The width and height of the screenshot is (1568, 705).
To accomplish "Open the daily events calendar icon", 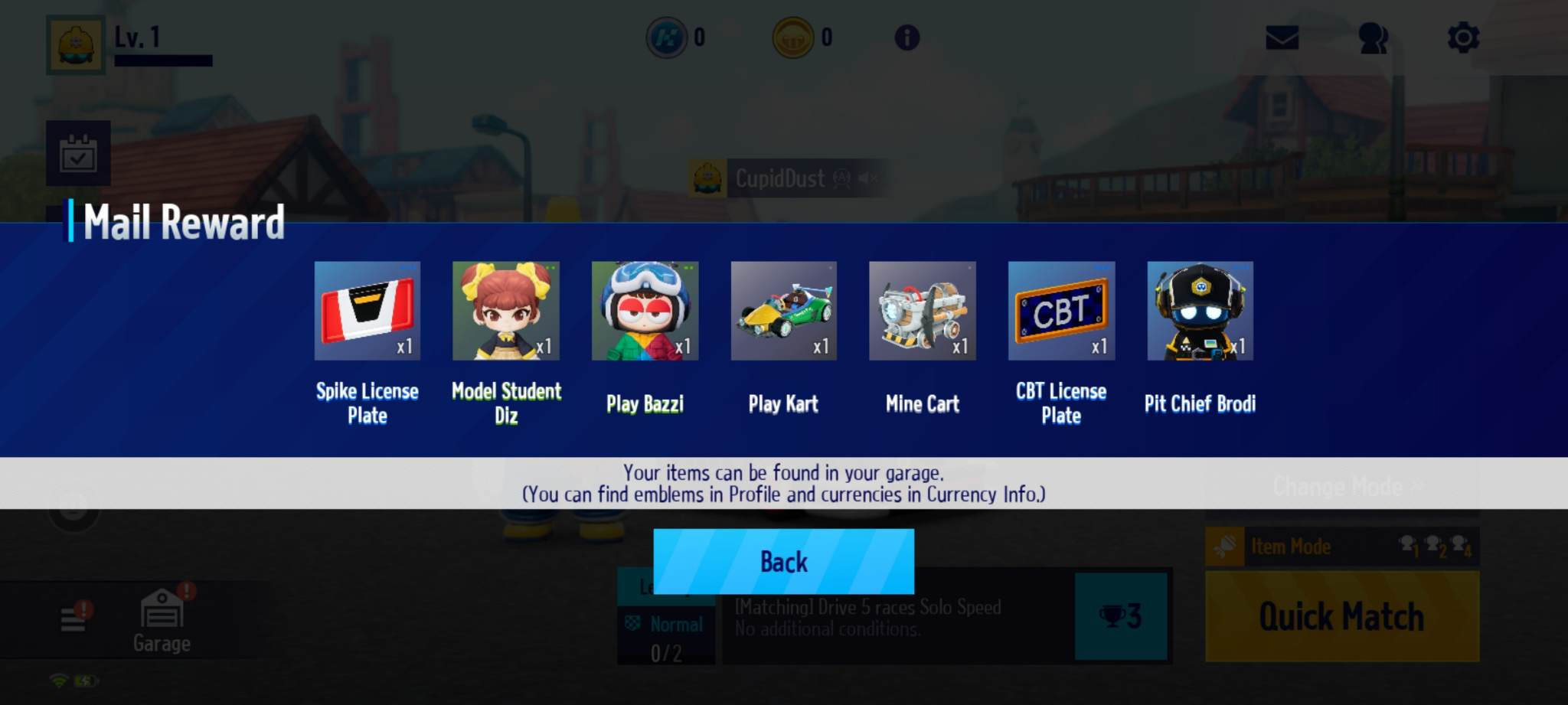I will 77,152.
